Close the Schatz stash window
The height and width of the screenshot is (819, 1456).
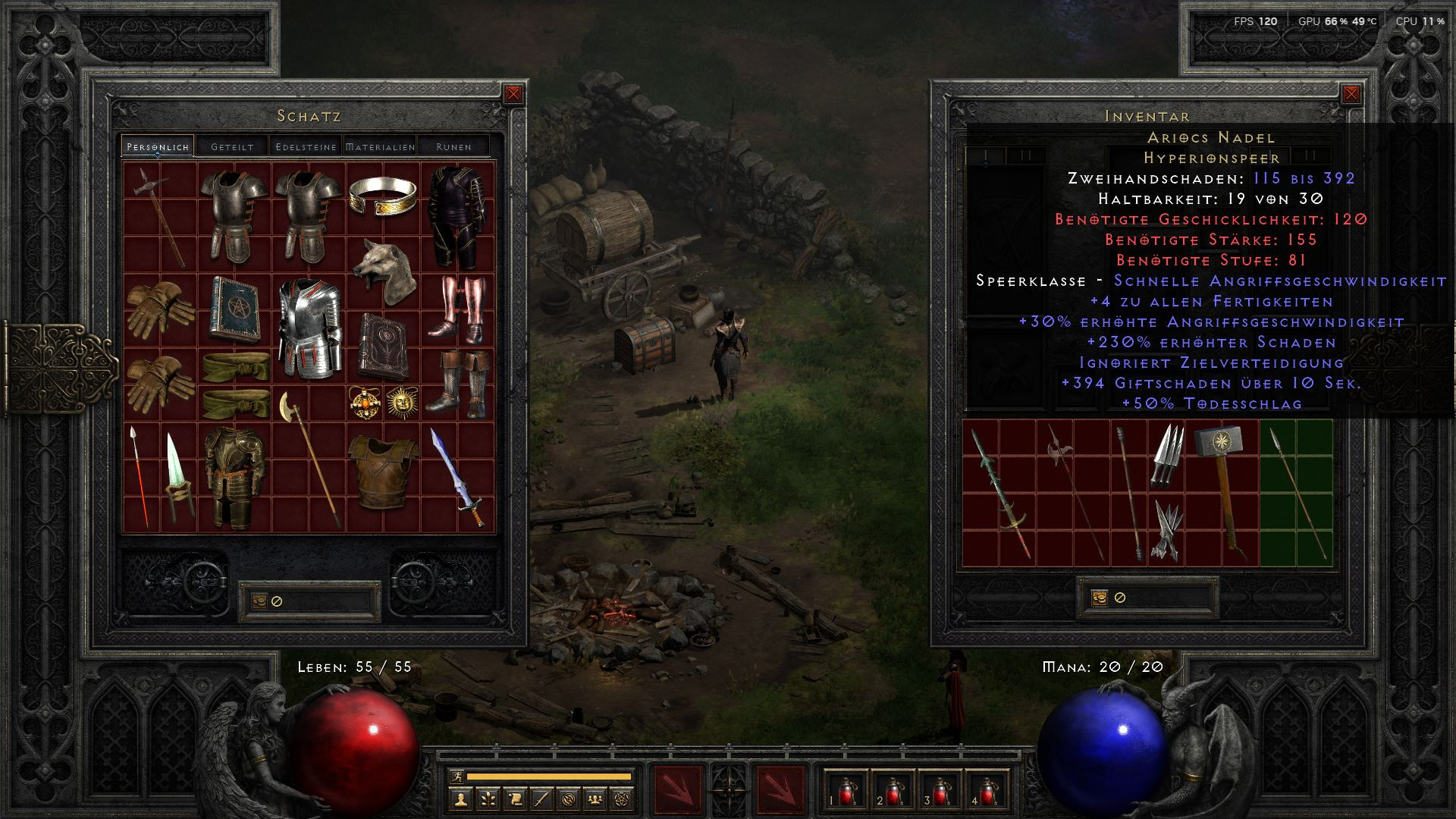pos(513,94)
